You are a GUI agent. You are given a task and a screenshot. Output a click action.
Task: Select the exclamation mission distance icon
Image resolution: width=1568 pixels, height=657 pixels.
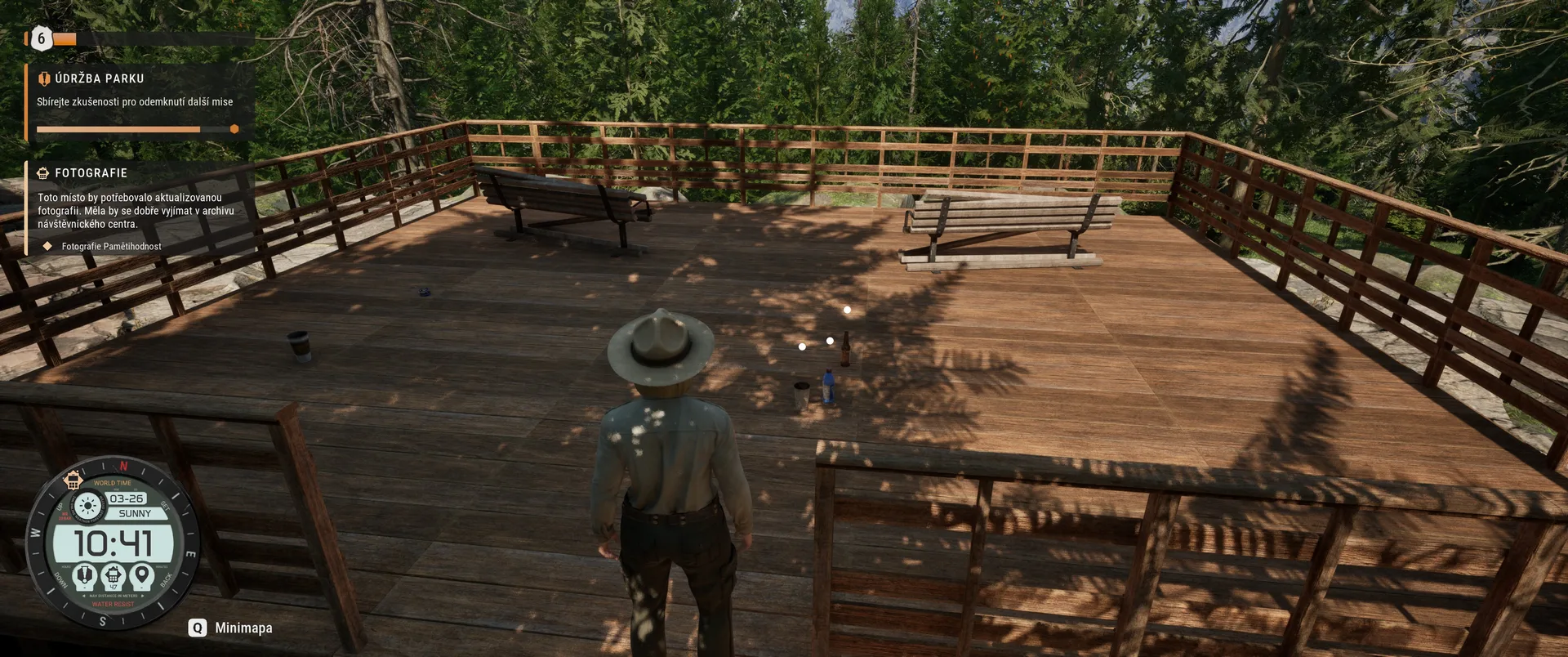pos(84,576)
